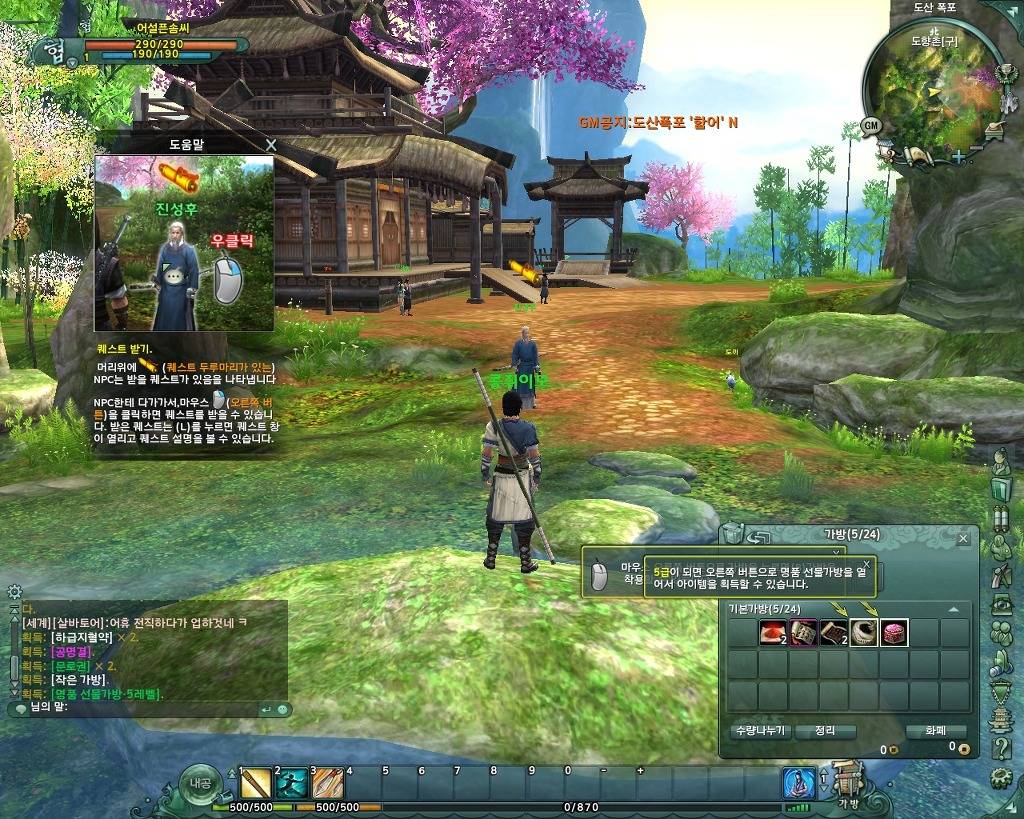Activate the orange blade skill in slot 3
Screen dimensions: 1024x819
pyautogui.click(x=328, y=783)
